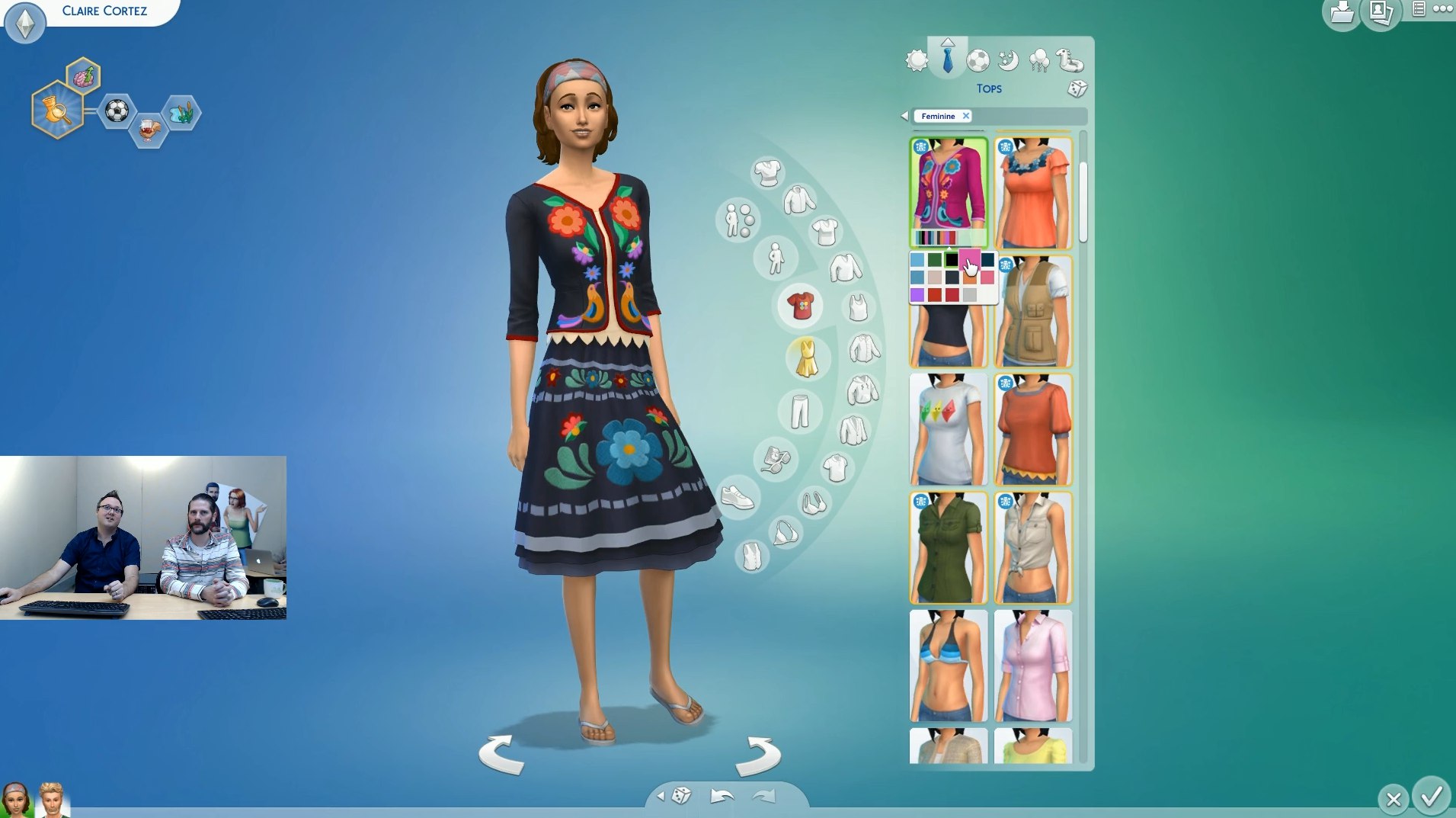
Task: Open the yellow dress full-body category
Action: coord(806,358)
